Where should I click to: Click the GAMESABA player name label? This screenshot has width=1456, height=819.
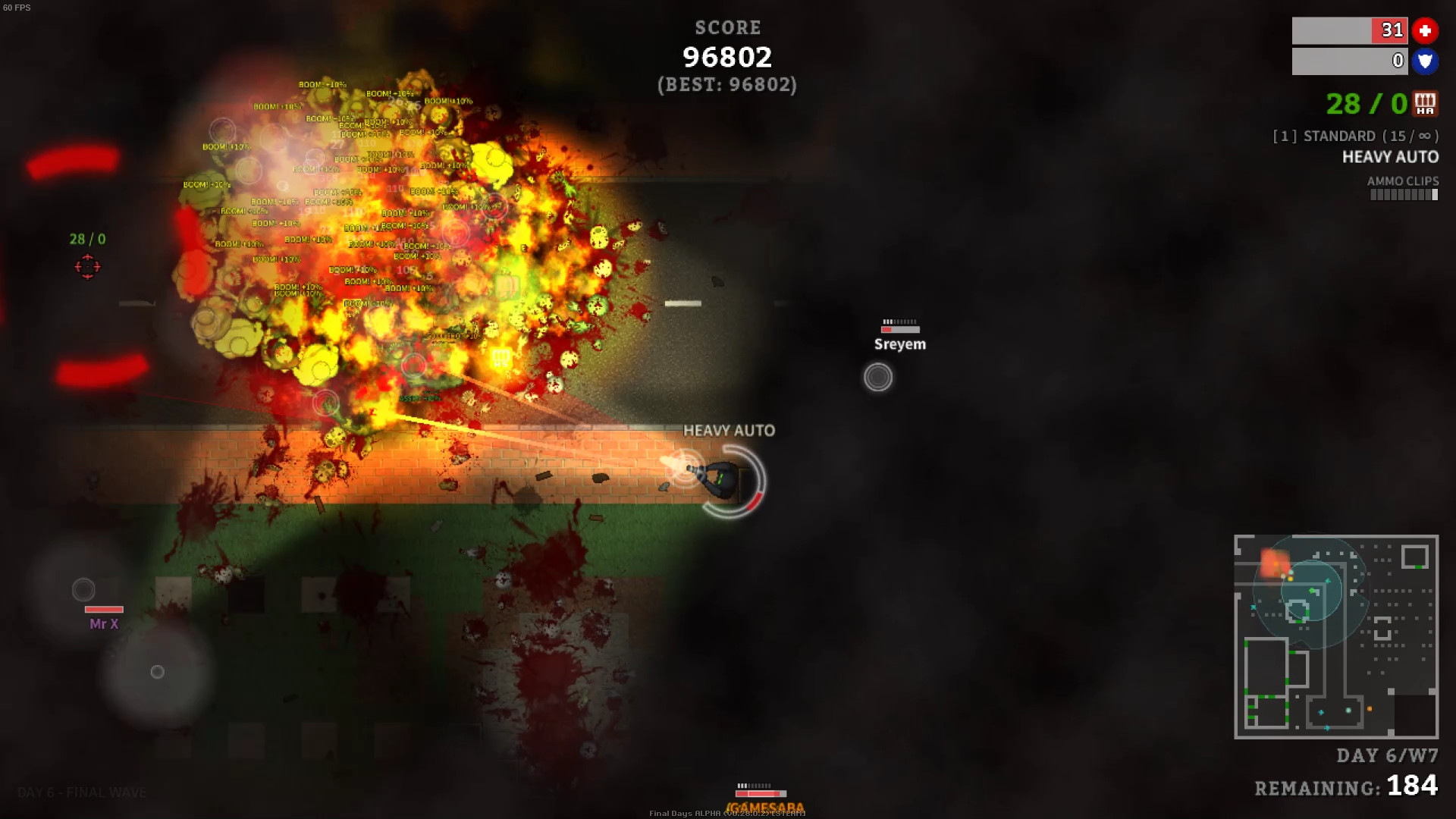pyautogui.click(x=764, y=808)
